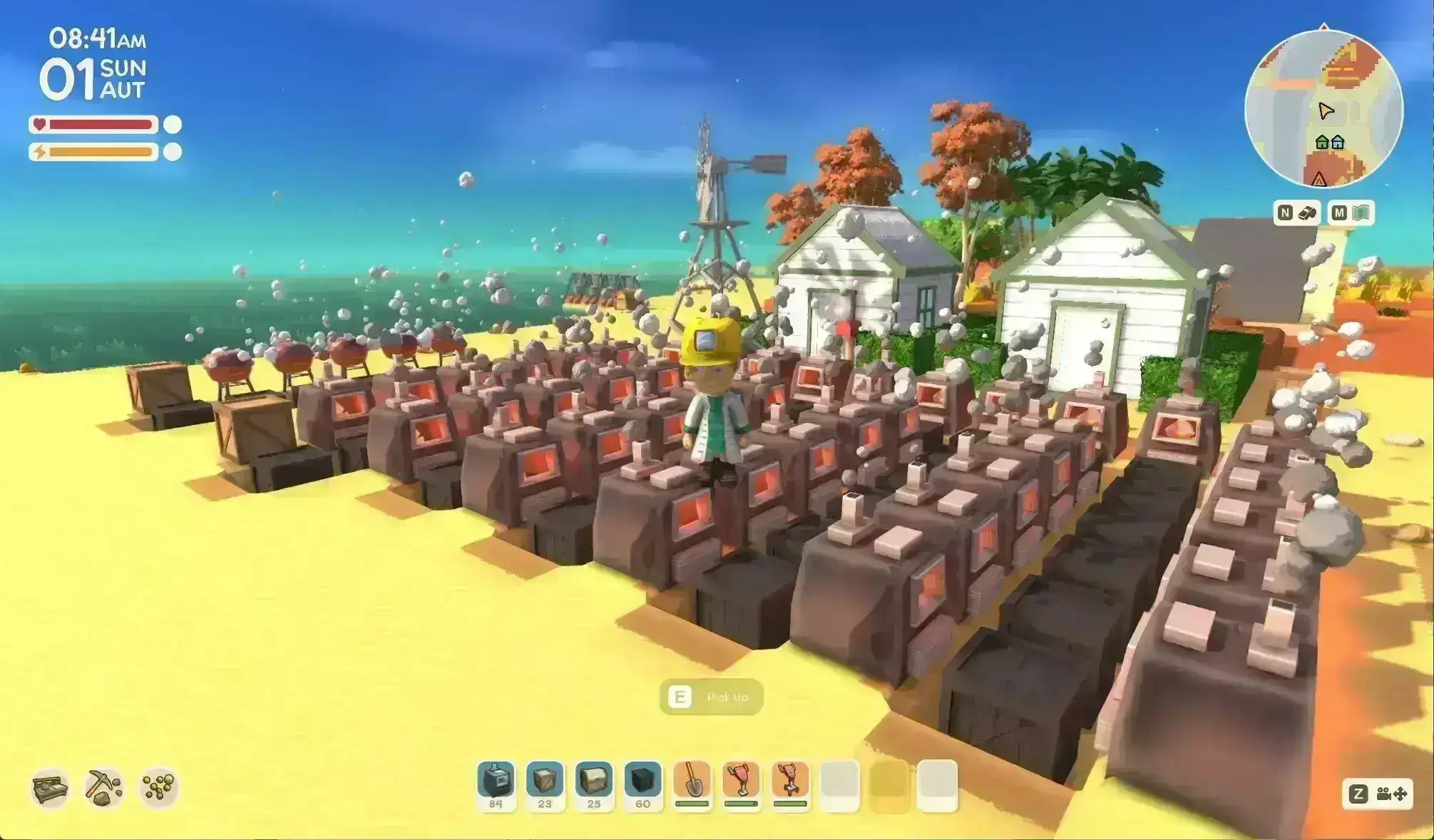Open the round pellets icon

pyautogui.click(x=158, y=788)
